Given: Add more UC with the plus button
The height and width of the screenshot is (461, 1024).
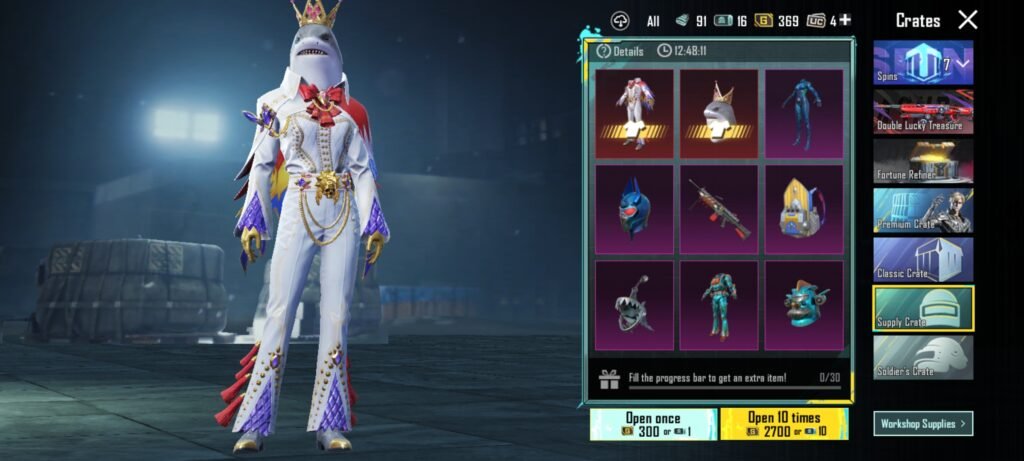Looking at the screenshot, I should pos(845,20).
